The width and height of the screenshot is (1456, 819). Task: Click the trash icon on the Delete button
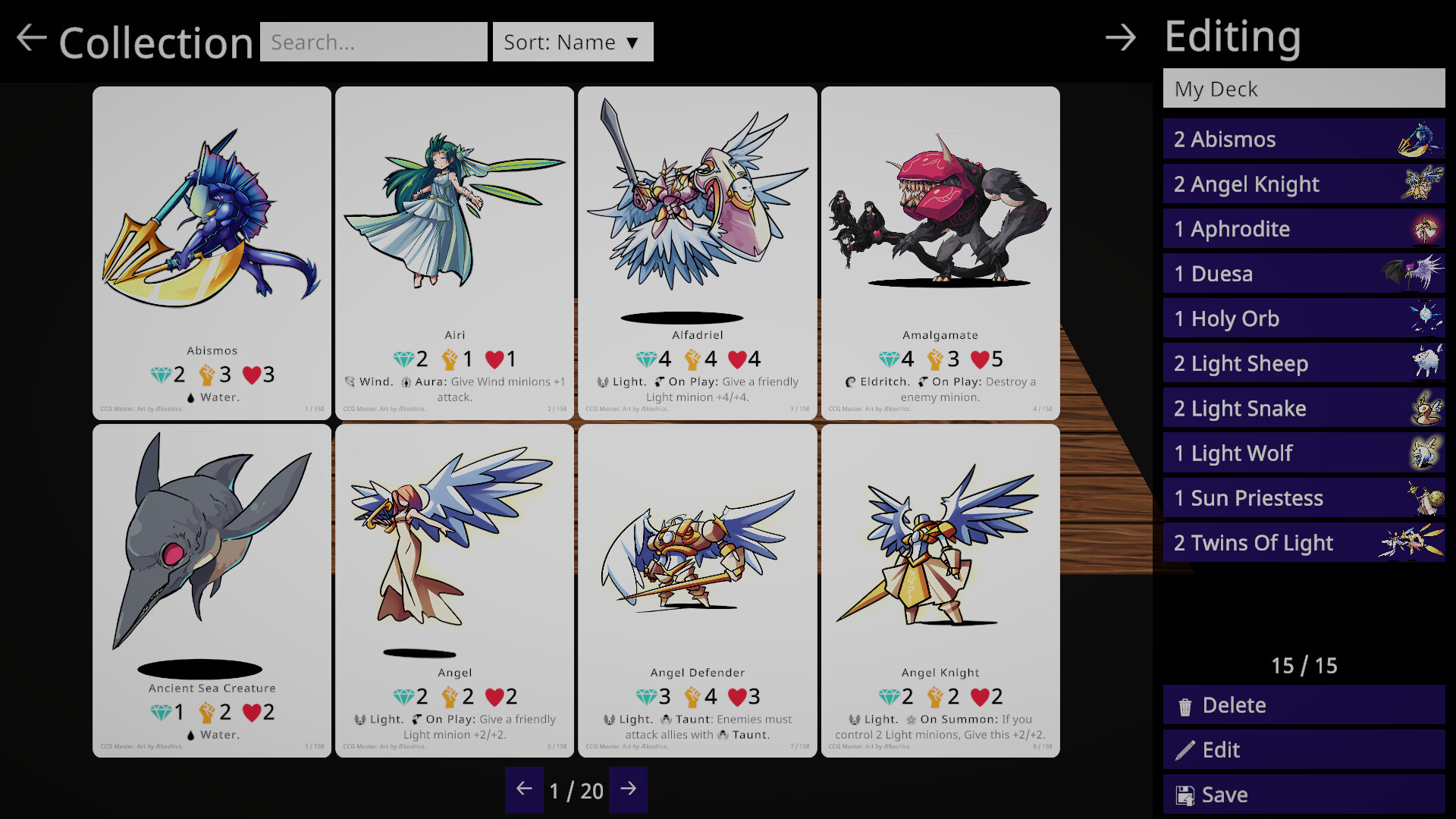coord(1185,704)
